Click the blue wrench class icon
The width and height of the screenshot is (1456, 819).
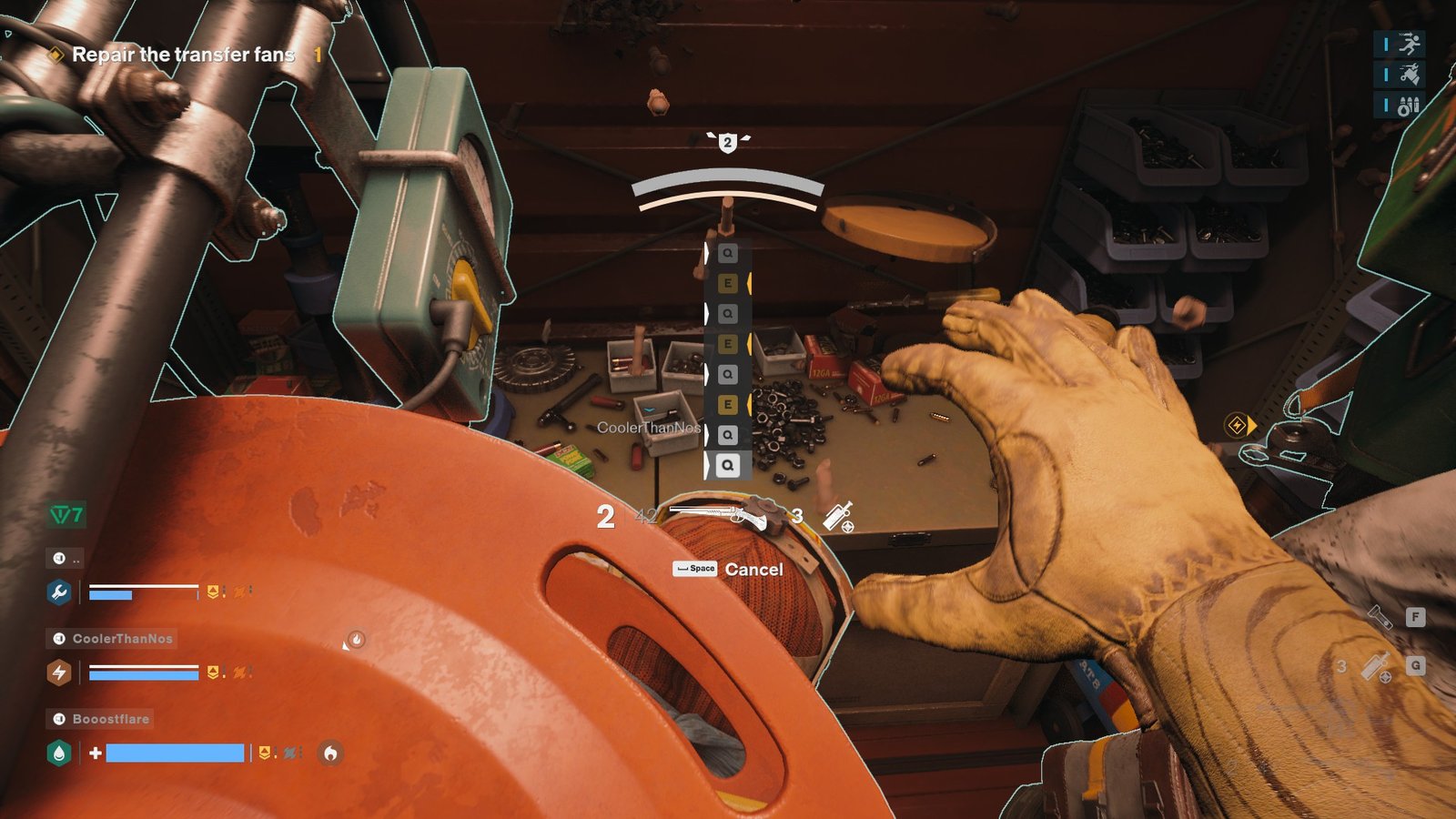point(59,593)
